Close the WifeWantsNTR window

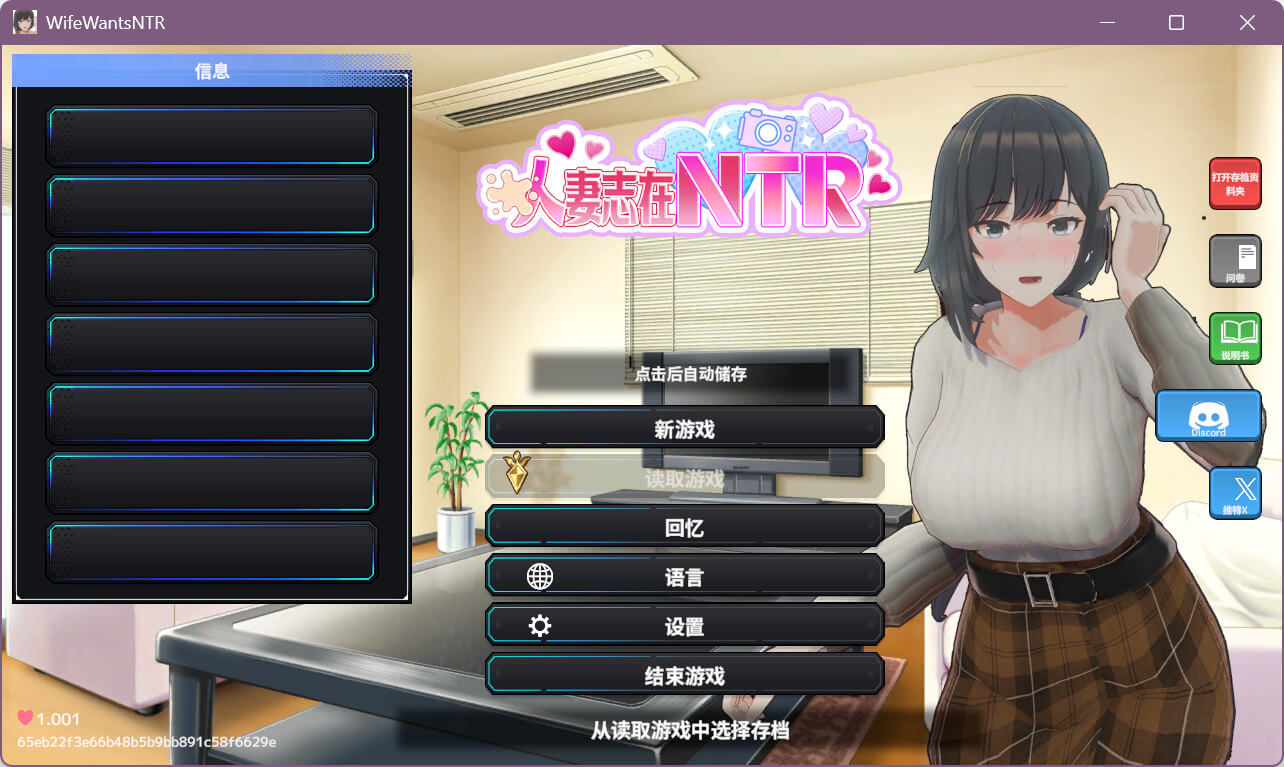click(x=1247, y=22)
